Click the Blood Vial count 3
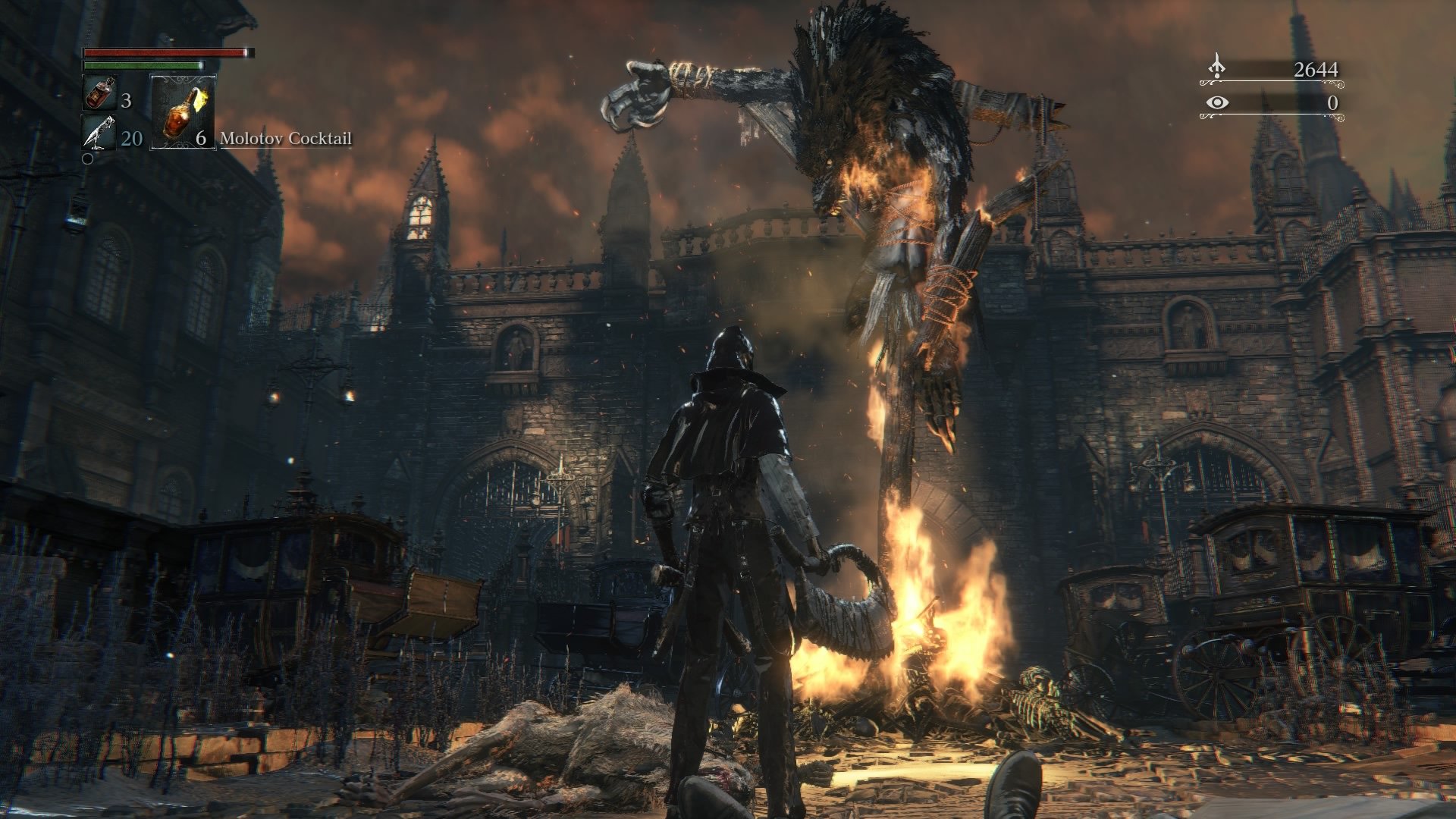Viewport: 1456px width, 819px height. [x=127, y=101]
